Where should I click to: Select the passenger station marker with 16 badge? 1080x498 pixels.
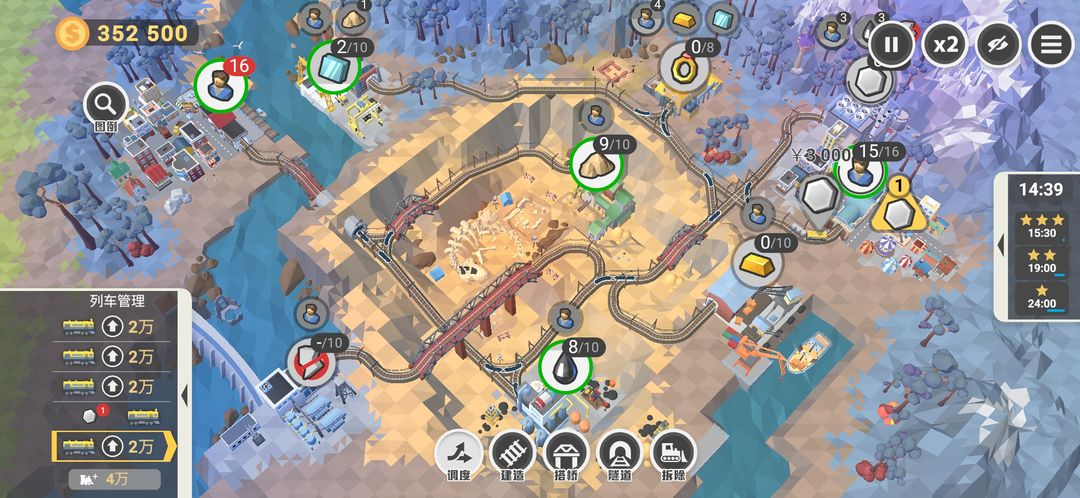(x=220, y=86)
